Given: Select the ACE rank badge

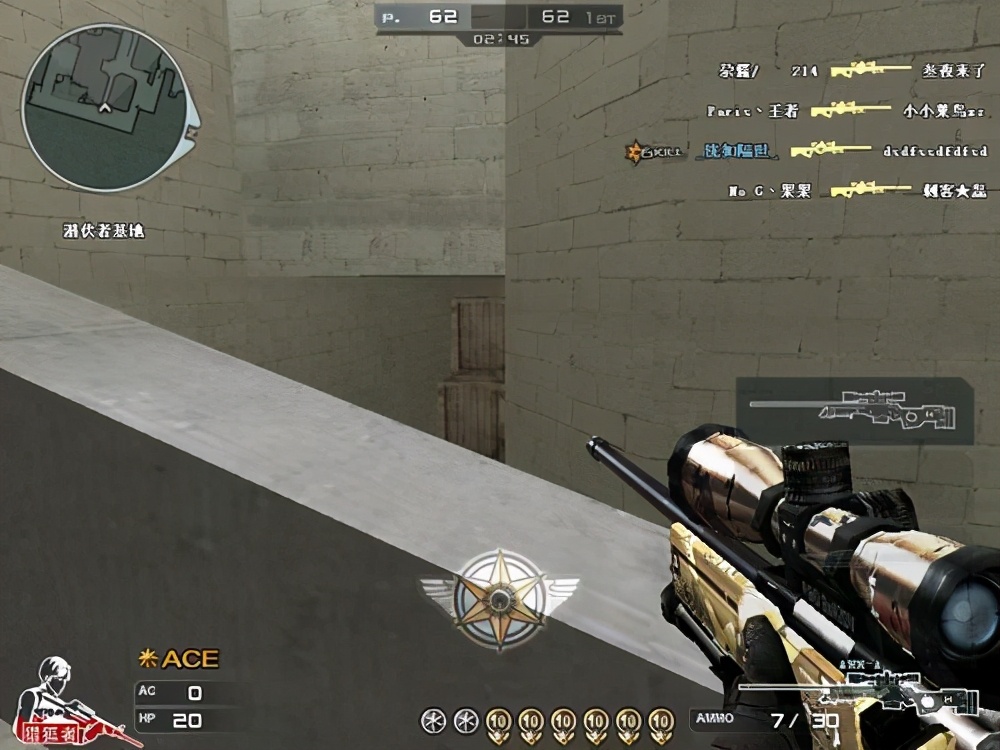Looking at the screenshot, I should (x=178, y=659).
